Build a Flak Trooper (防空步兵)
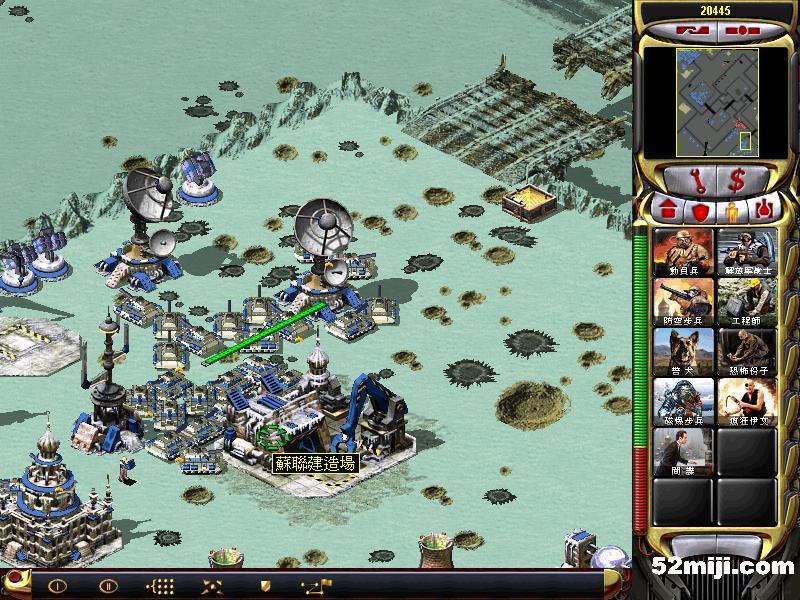The height and width of the screenshot is (600, 800). pyautogui.click(x=684, y=302)
